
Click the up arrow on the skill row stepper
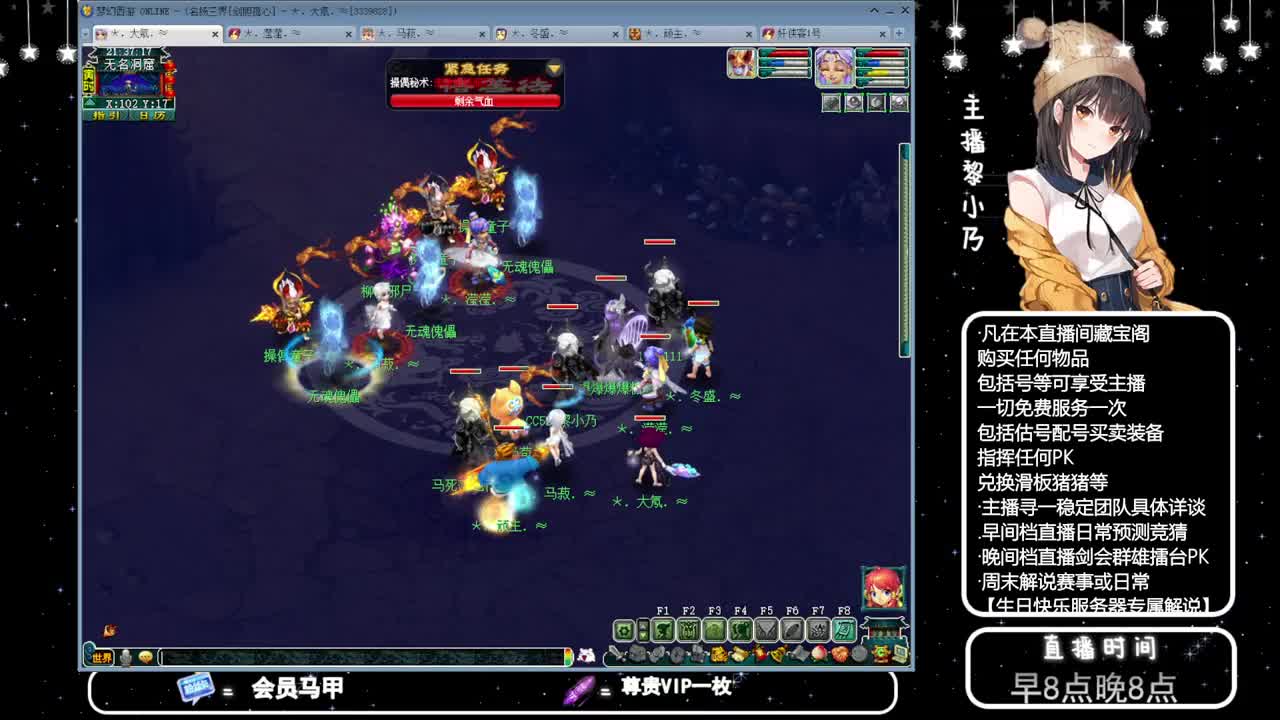pos(643,626)
